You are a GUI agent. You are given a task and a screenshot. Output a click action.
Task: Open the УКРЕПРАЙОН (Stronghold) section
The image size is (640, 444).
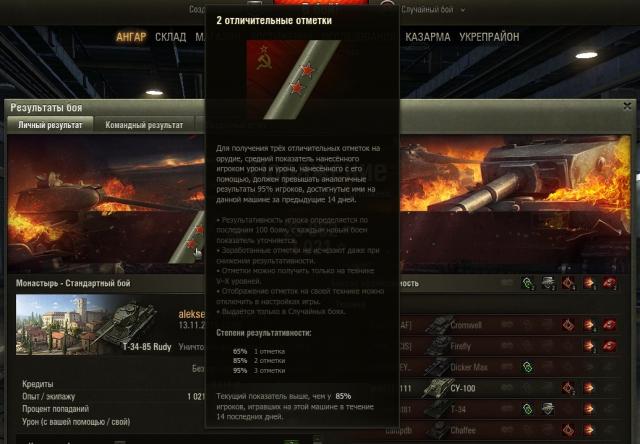click(489, 37)
